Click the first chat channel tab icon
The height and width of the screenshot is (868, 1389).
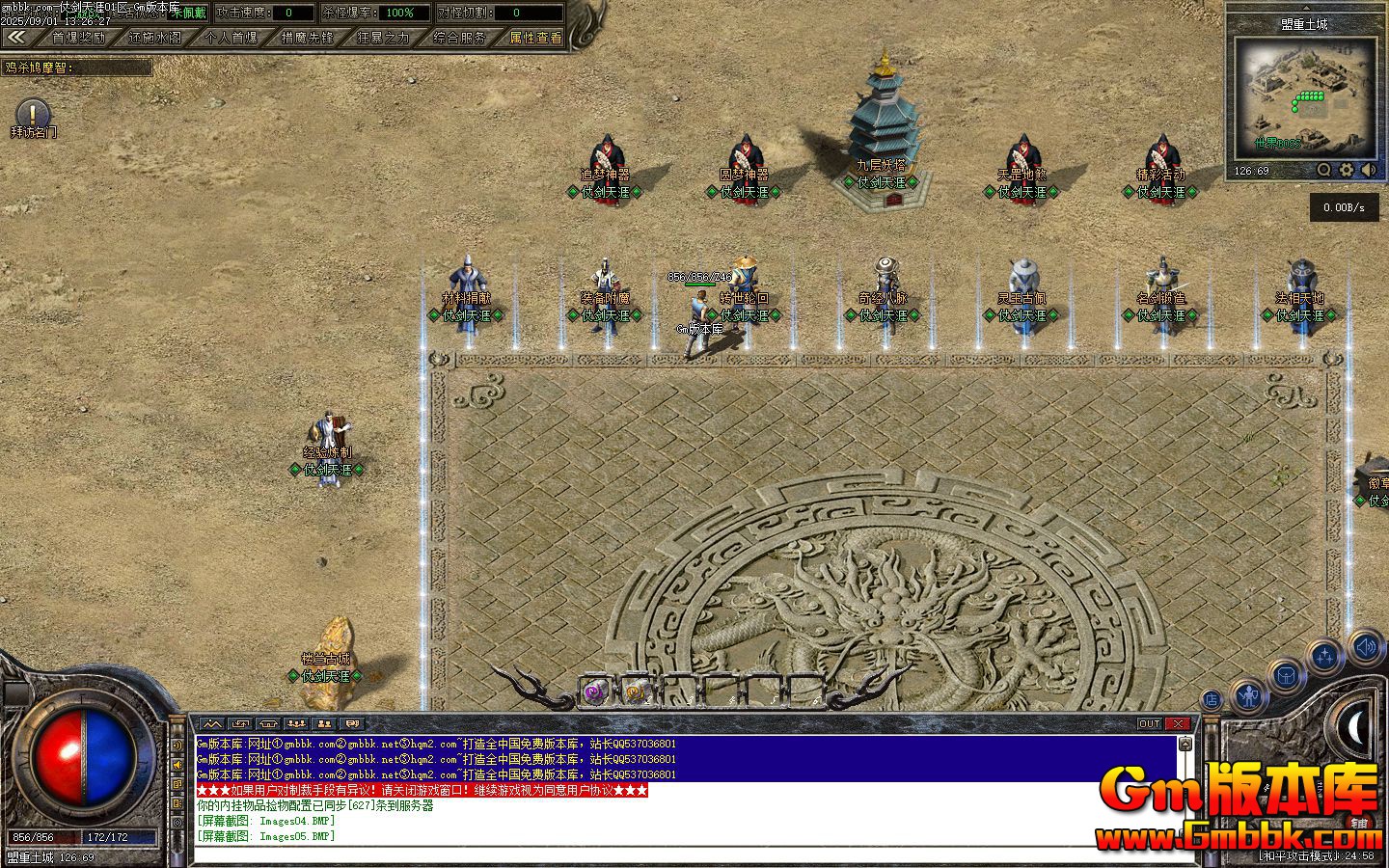[212, 723]
